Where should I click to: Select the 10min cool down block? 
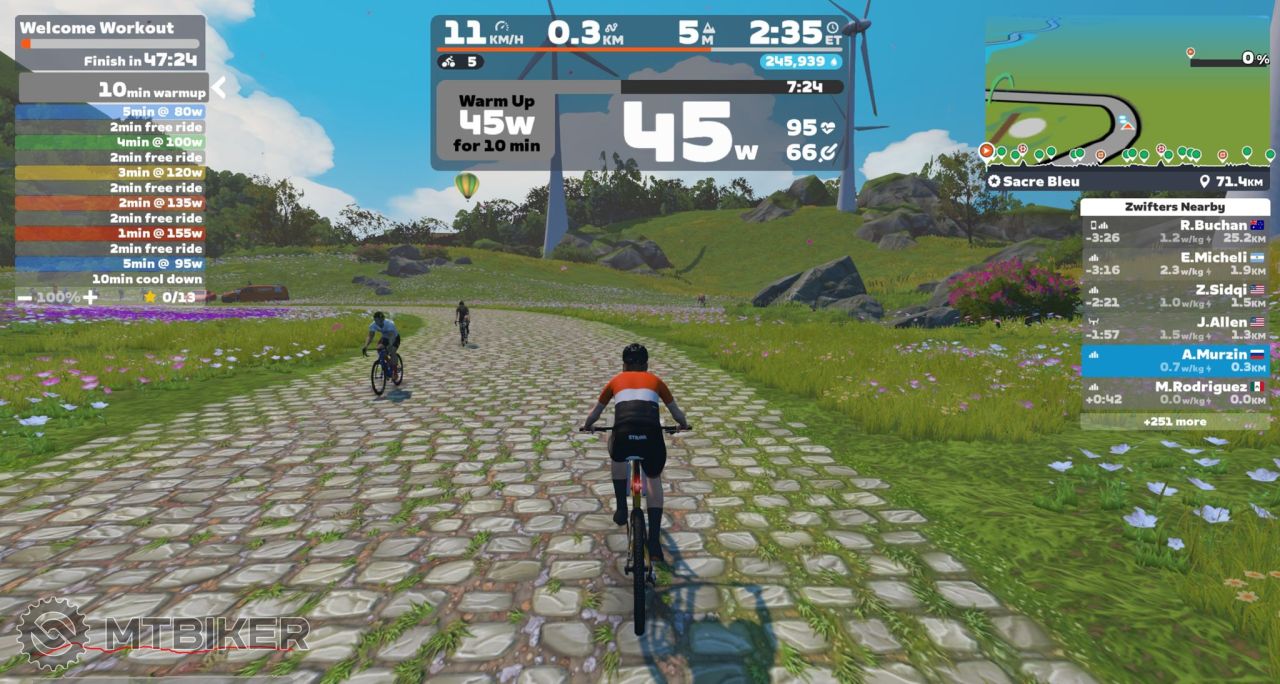click(110, 279)
